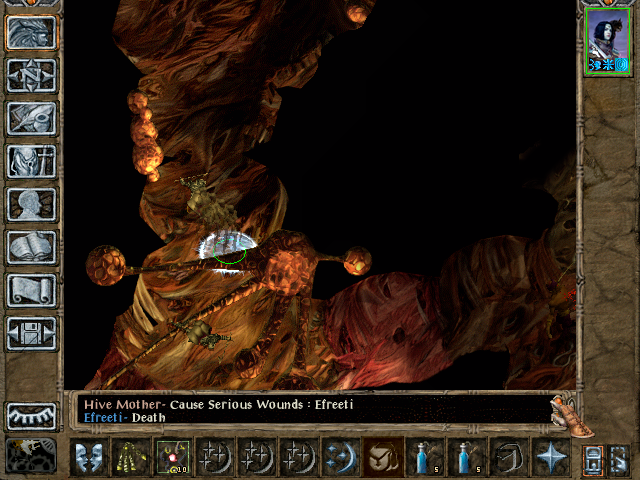Open the journal screen
The height and width of the screenshot is (480, 640).
tap(31, 118)
